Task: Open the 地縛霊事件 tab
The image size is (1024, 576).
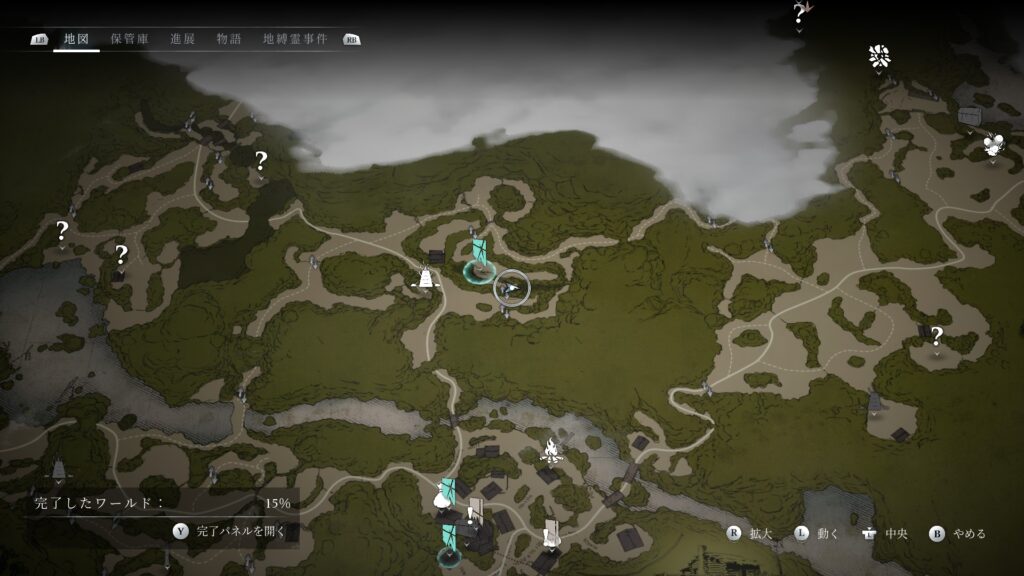Action: tap(294, 39)
